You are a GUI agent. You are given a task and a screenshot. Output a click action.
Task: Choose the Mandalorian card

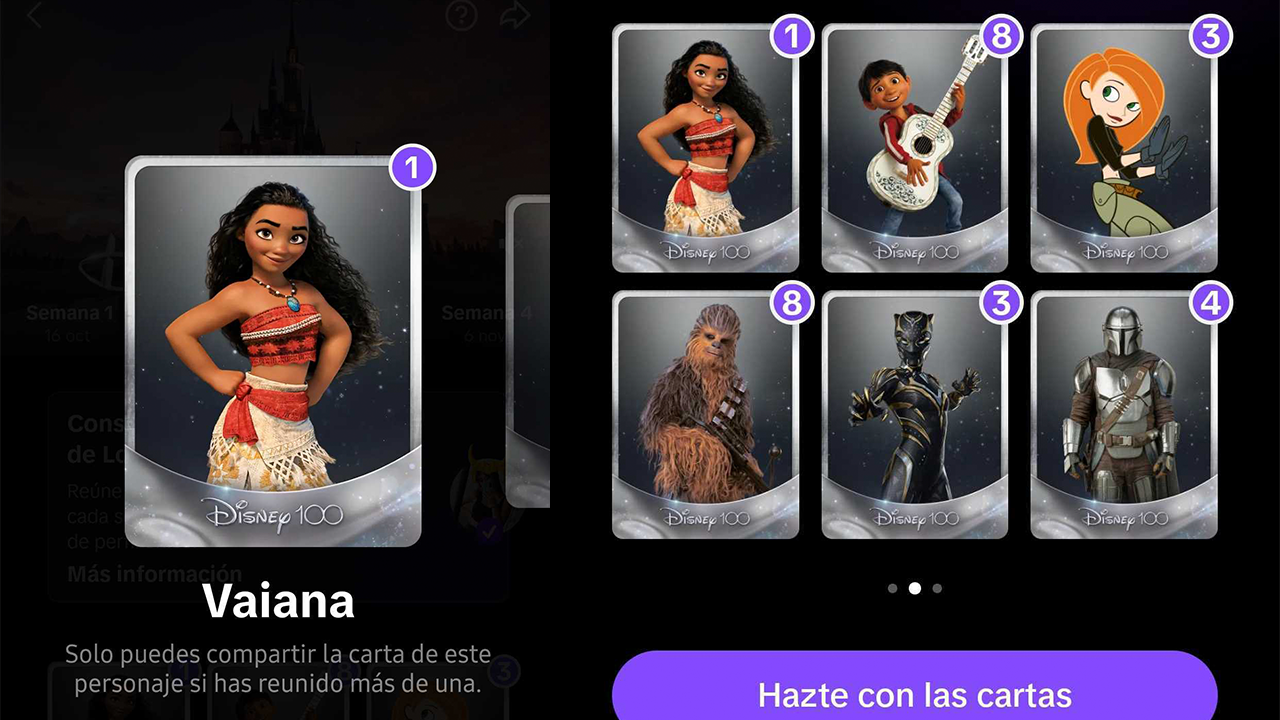(1123, 416)
